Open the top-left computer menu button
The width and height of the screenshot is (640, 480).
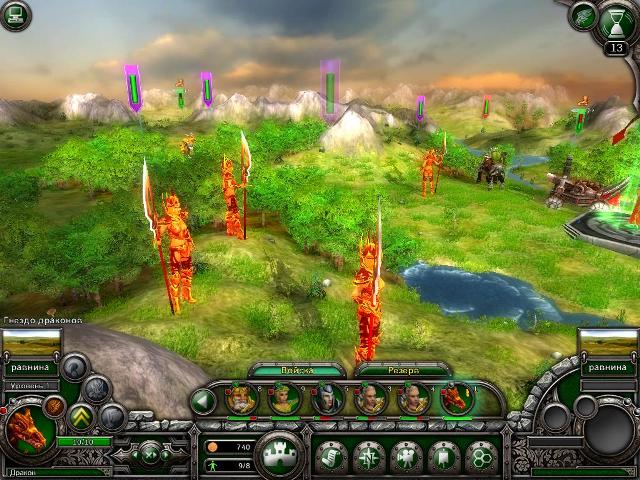(x=15, y=15)
